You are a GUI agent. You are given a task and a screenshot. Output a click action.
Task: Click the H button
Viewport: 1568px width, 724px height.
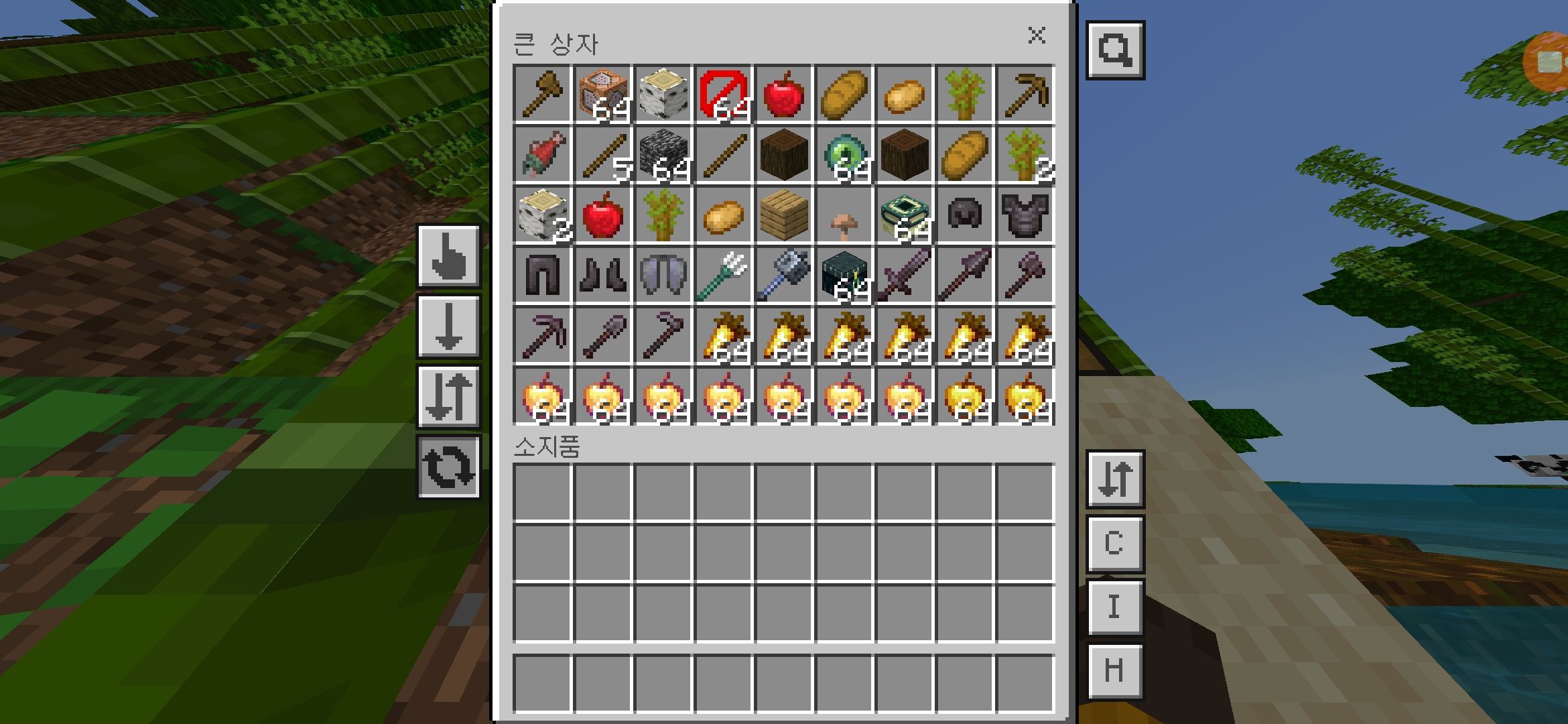pos(1114,670)
